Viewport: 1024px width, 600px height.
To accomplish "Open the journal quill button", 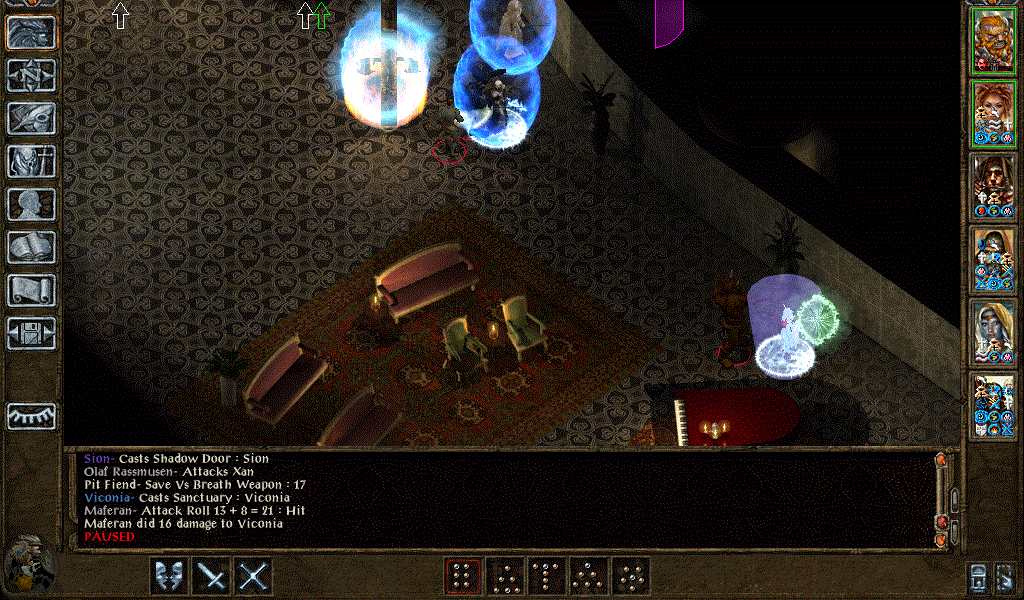I will [x=31, y=118].
